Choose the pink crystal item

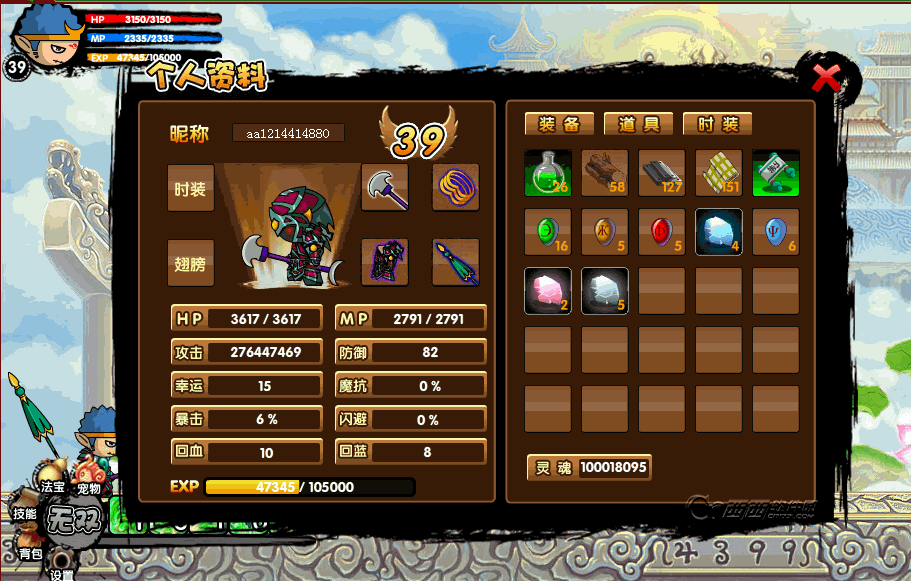pos(548,291)
